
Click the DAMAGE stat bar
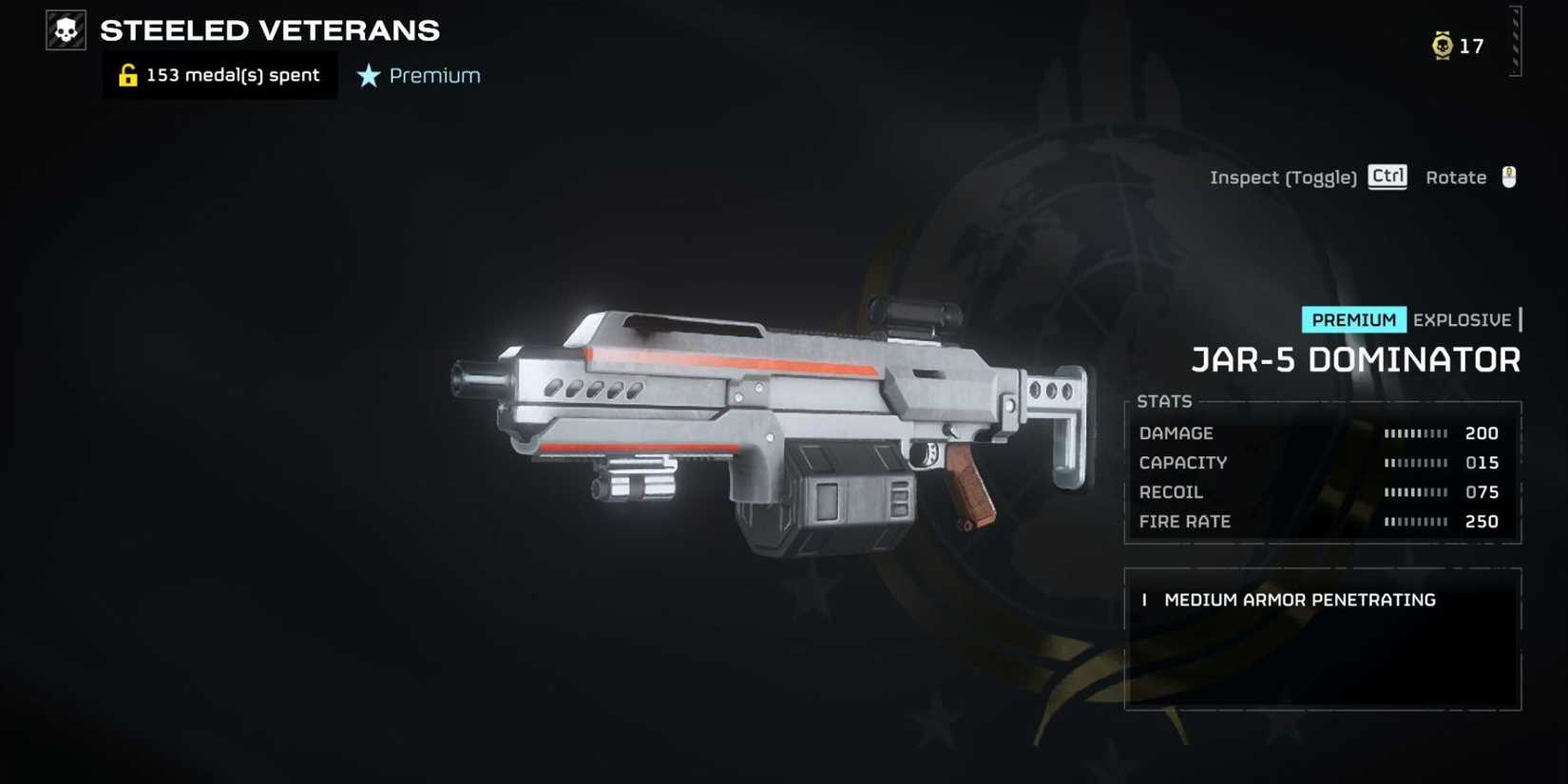[x=1417, y=432]
